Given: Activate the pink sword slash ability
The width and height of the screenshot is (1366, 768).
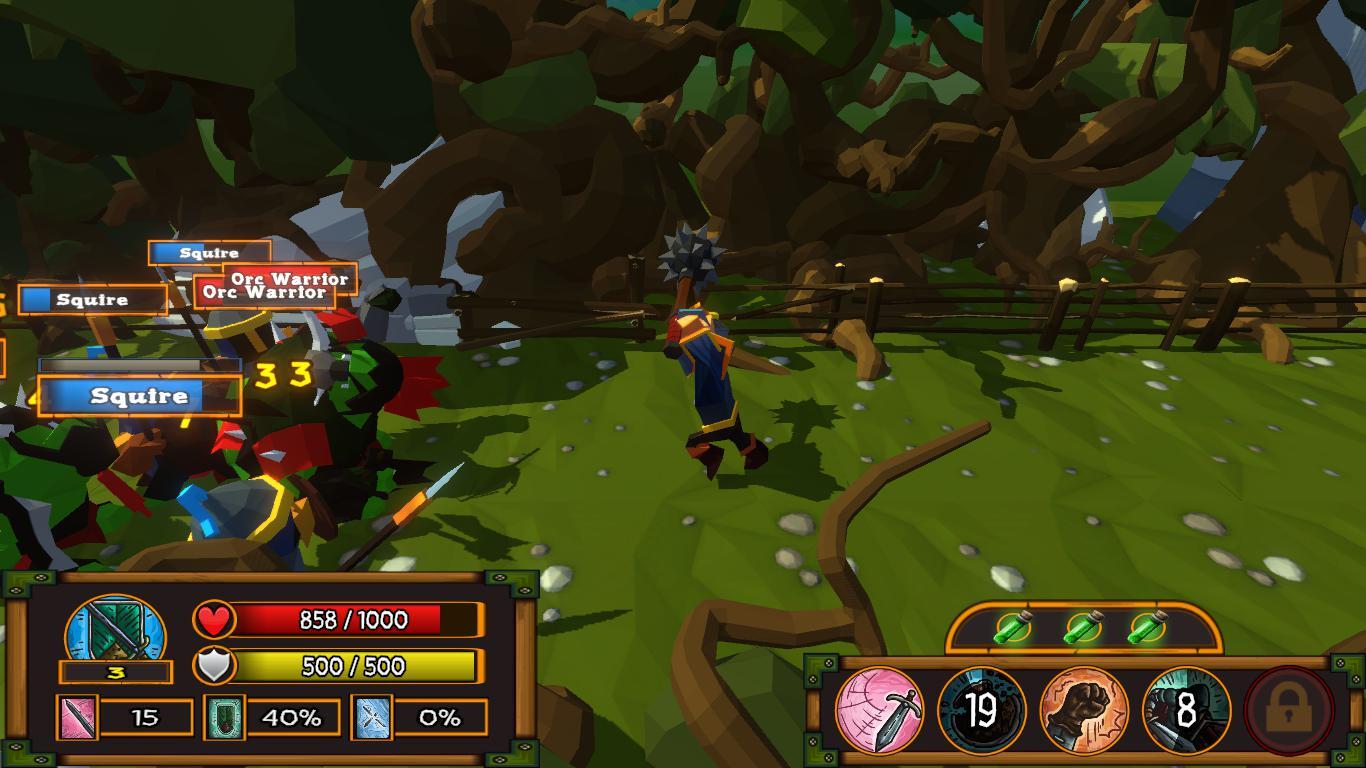Looking at the screenshot, I should coord(879,711).
